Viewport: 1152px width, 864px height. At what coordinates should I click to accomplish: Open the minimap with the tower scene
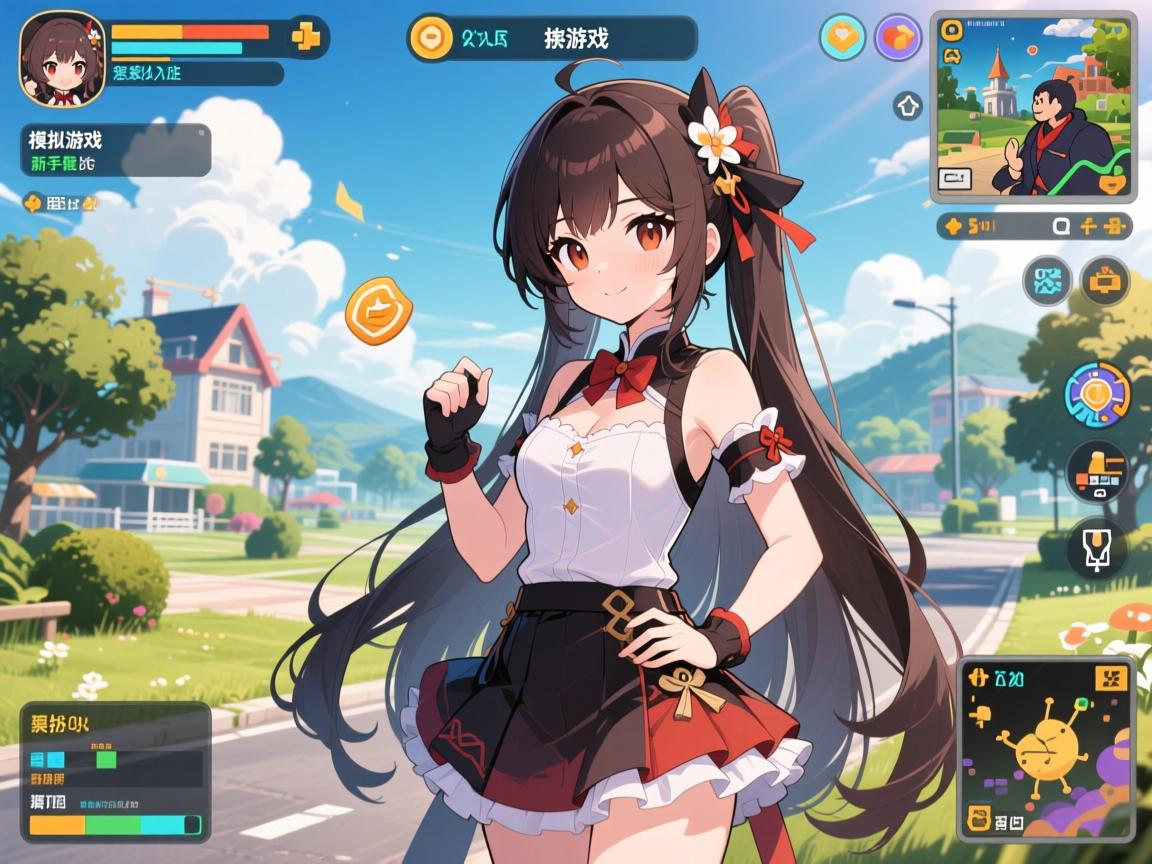(1032, 106)
